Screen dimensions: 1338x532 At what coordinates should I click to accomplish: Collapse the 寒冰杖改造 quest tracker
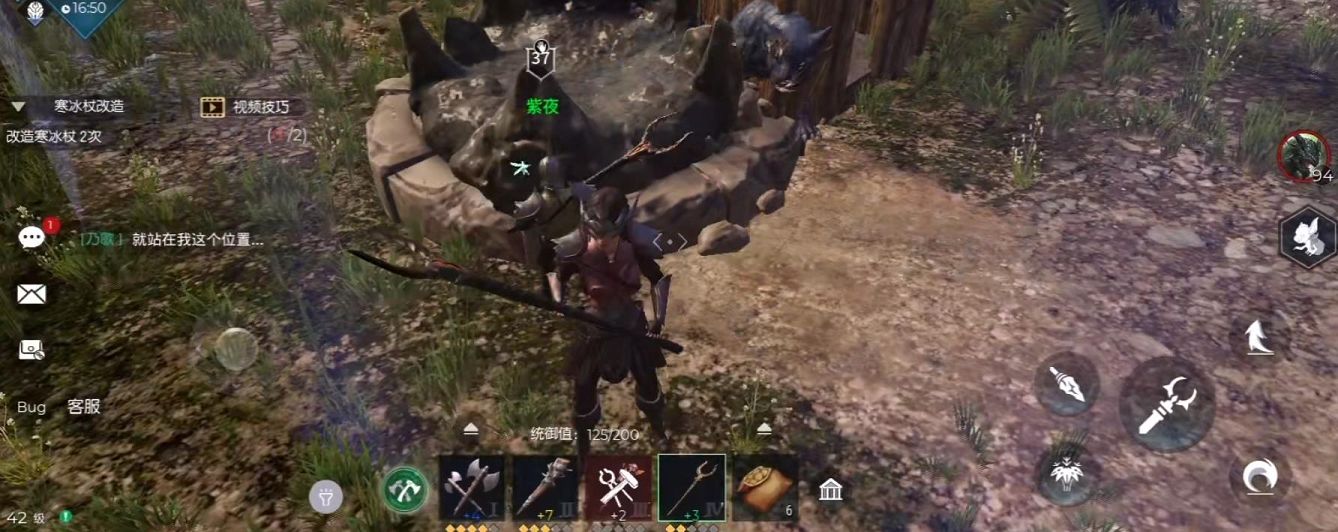18,106
